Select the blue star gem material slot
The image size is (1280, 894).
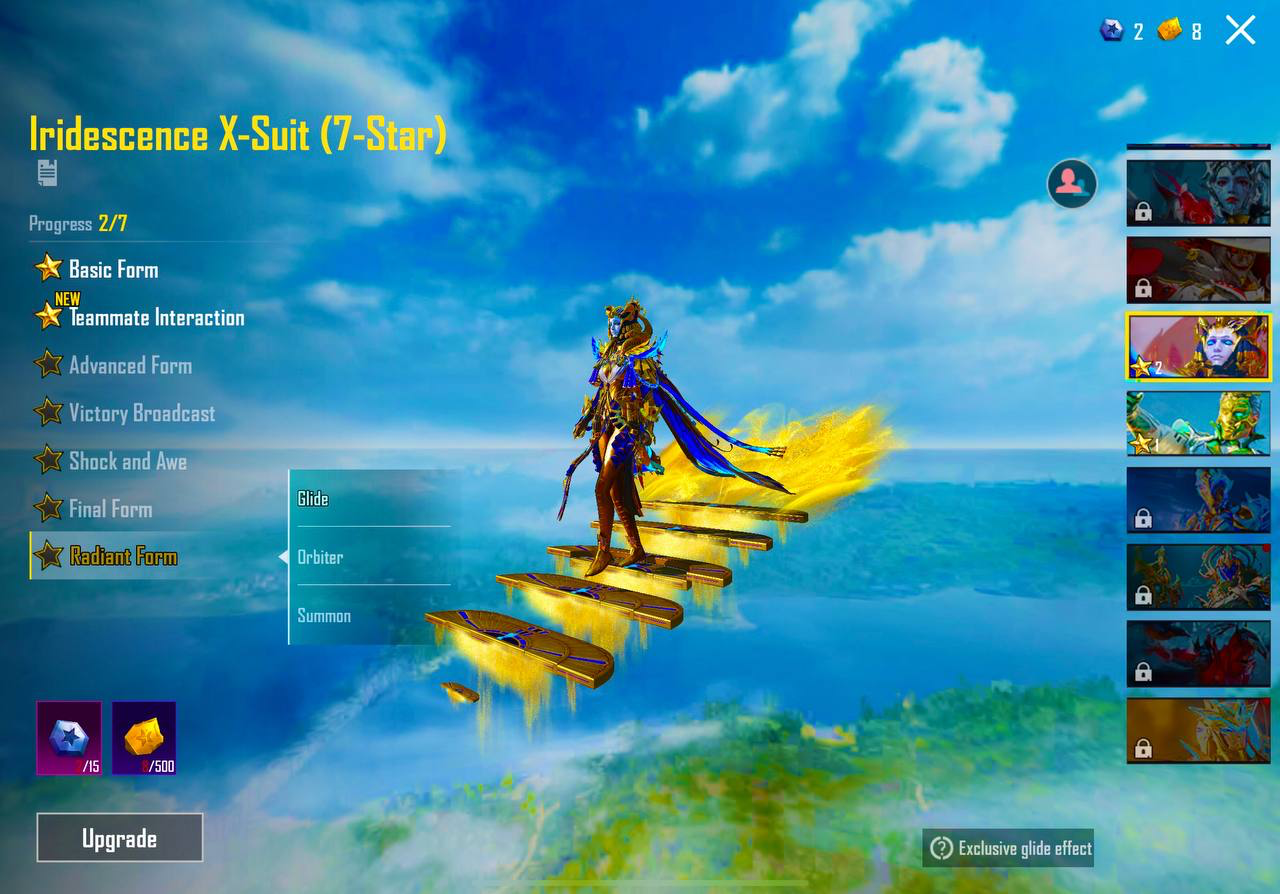click(x=69, y=738)
